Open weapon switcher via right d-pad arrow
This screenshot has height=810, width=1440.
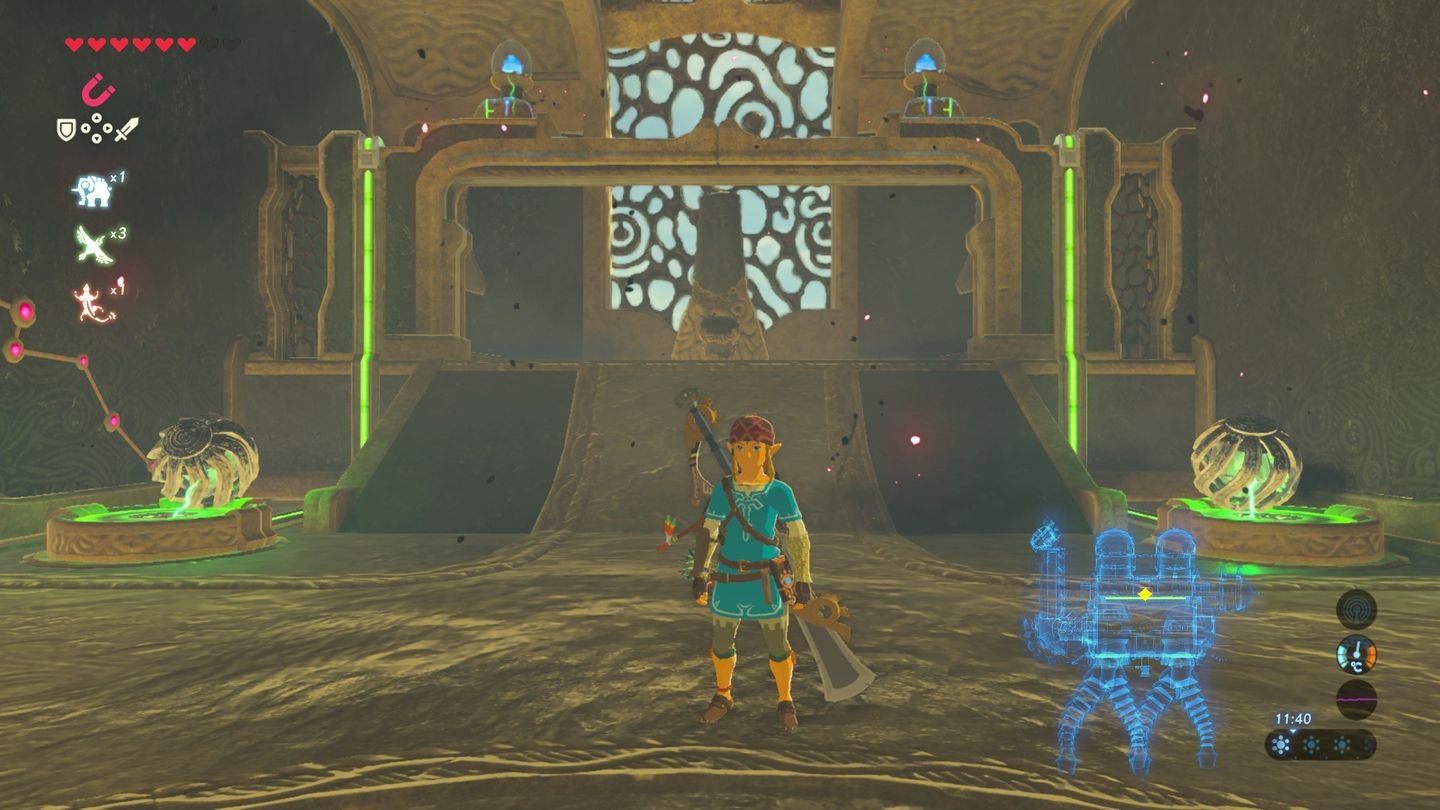tap(107, 130)
